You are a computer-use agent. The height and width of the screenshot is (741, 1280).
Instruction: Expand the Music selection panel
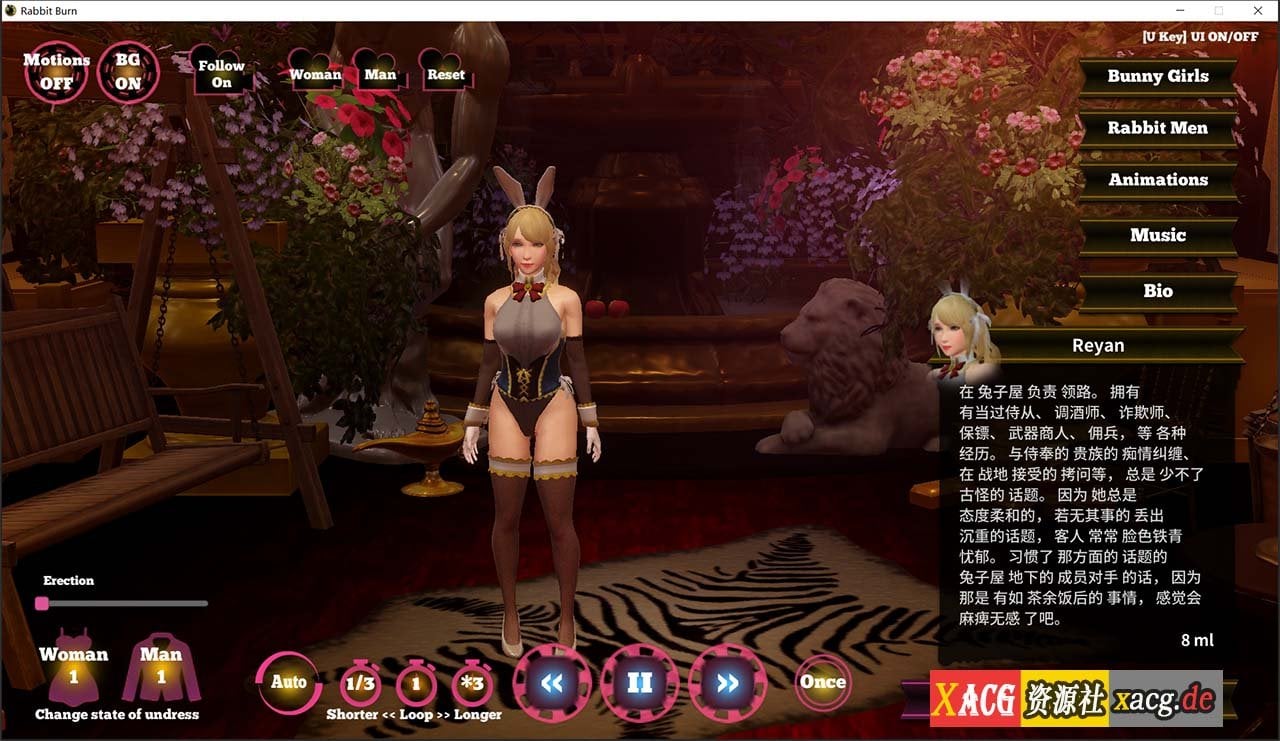1158,235
